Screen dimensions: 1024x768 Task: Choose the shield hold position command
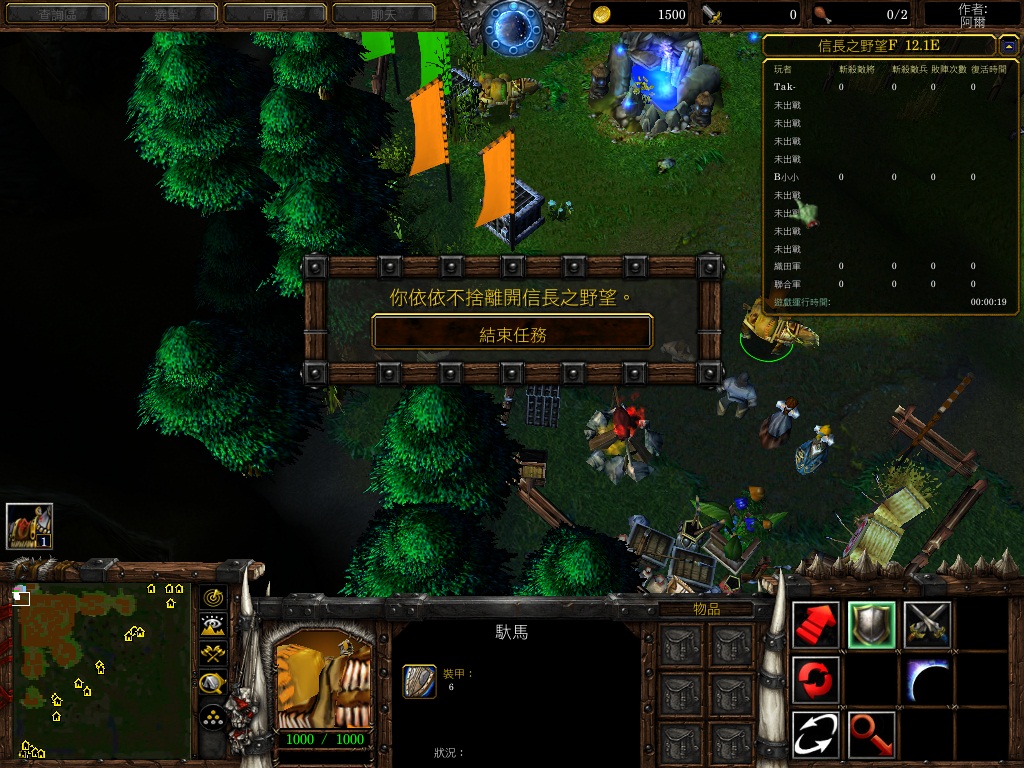tap(872, 625)
